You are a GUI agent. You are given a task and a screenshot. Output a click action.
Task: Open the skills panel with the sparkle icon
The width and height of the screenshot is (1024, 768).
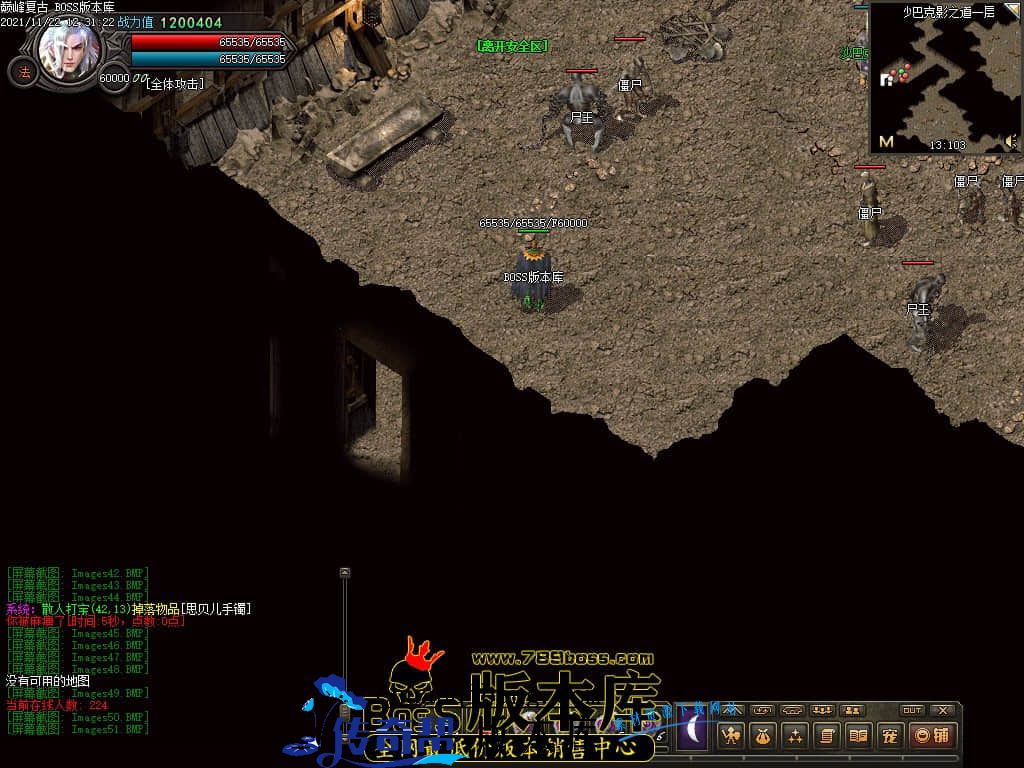(x=795, y=736)
